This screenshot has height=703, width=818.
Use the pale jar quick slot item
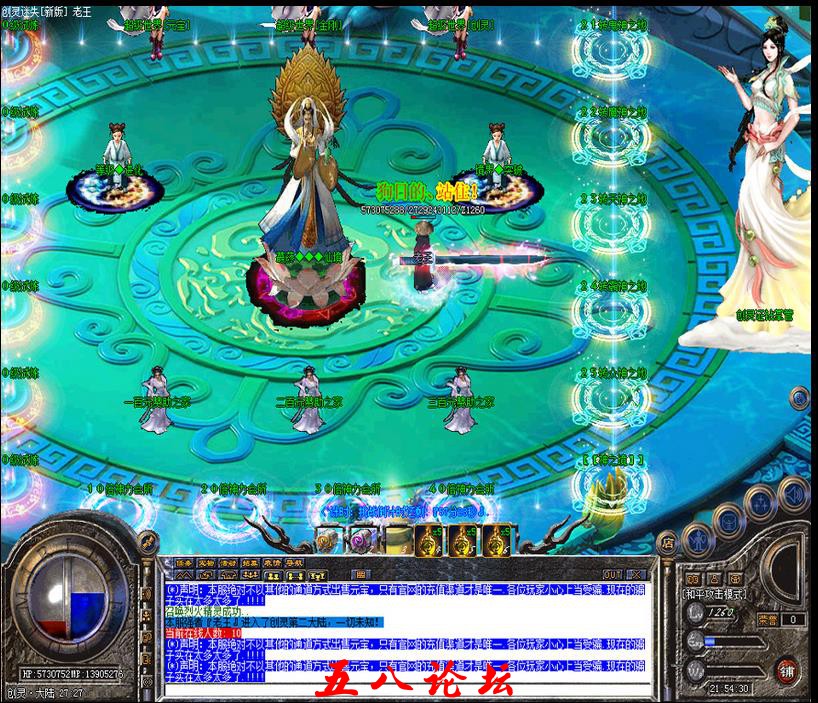(398, 540)
